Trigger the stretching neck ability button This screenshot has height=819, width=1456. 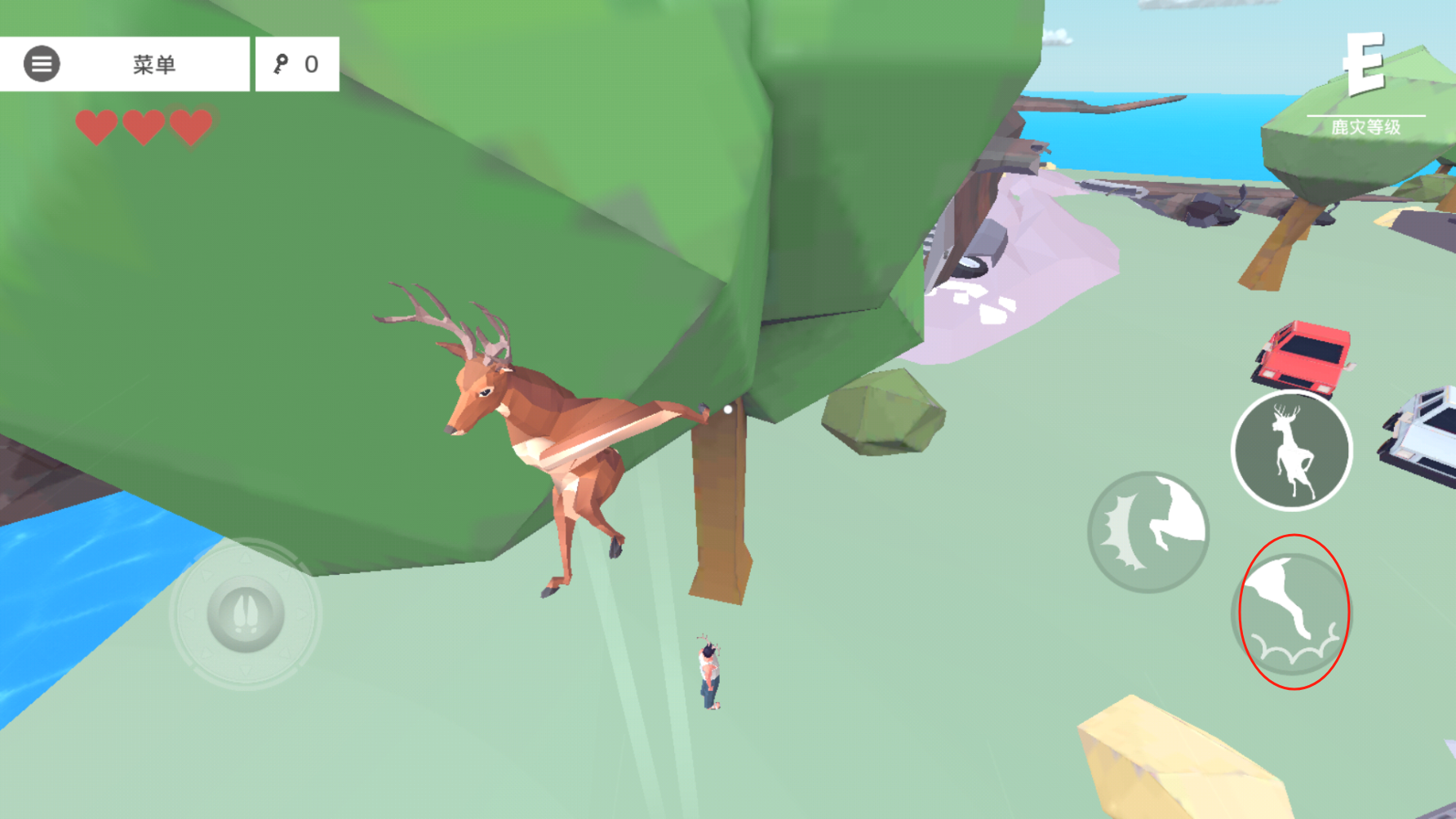[x=1292, y=613]
